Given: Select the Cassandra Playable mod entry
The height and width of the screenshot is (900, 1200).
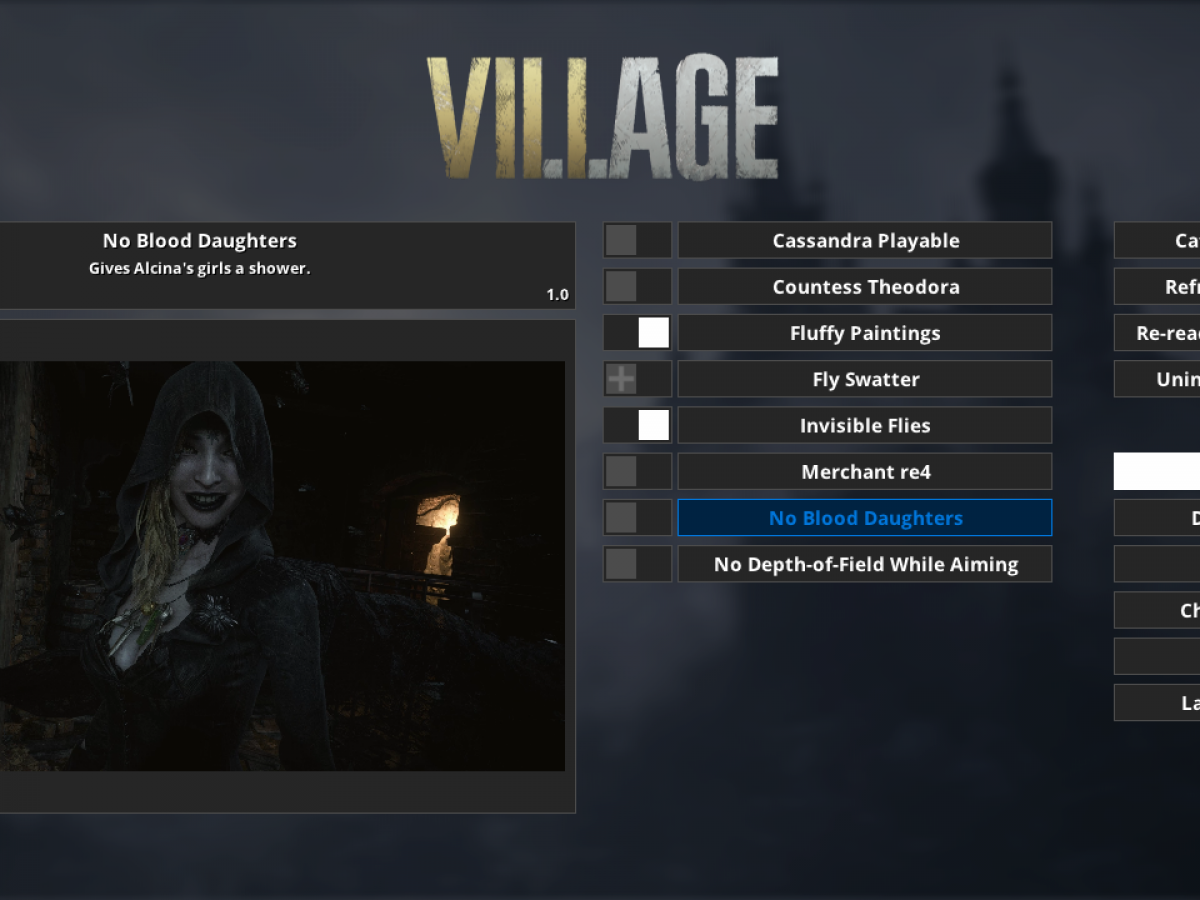Looking at the screenshot, I should pos(865,241).
